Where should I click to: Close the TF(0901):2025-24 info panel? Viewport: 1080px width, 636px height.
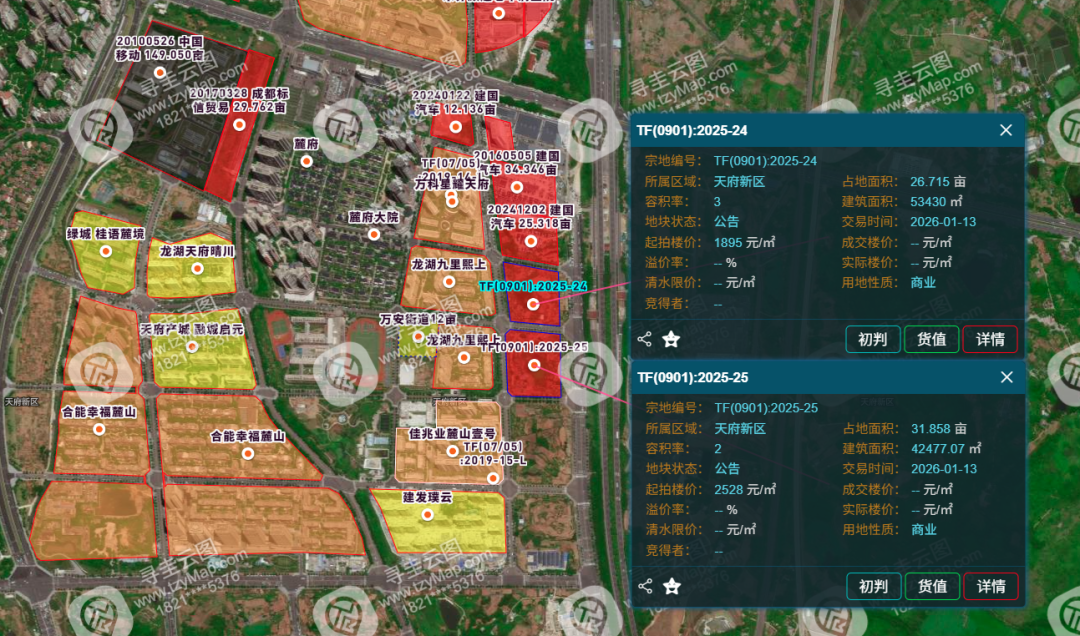point(1006,130)
